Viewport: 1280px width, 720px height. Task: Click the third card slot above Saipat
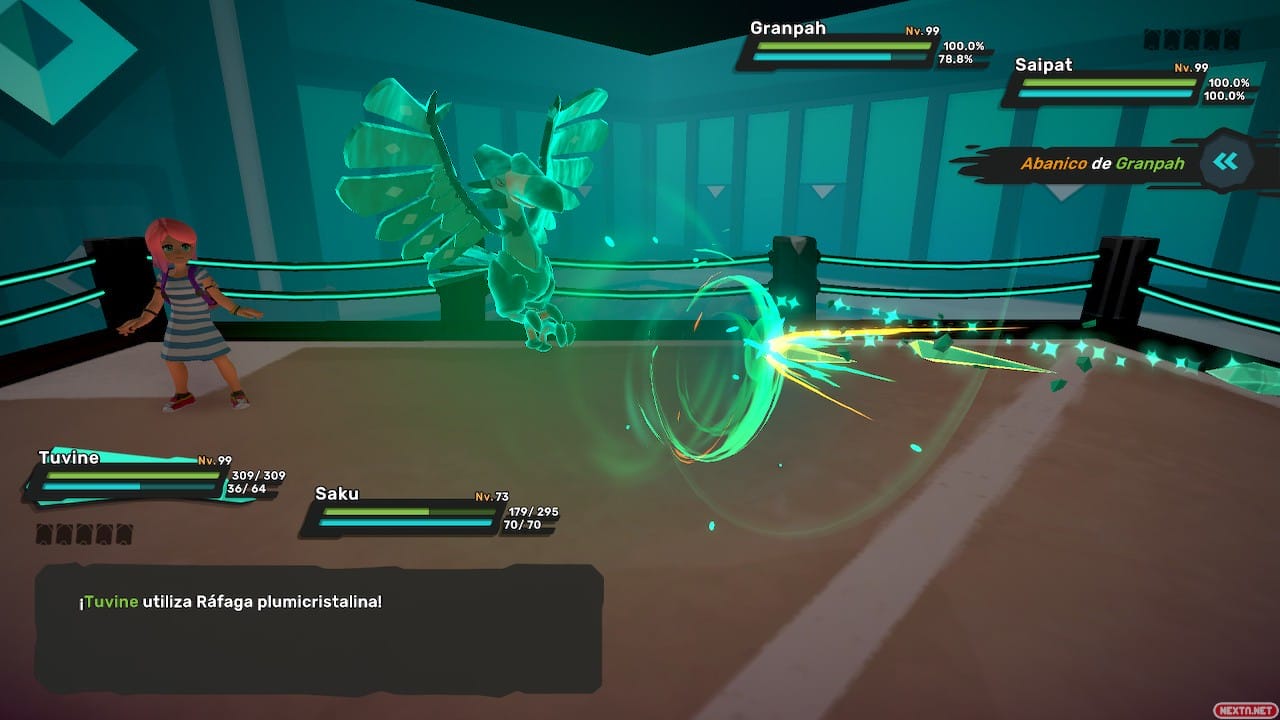(1191, 40)
